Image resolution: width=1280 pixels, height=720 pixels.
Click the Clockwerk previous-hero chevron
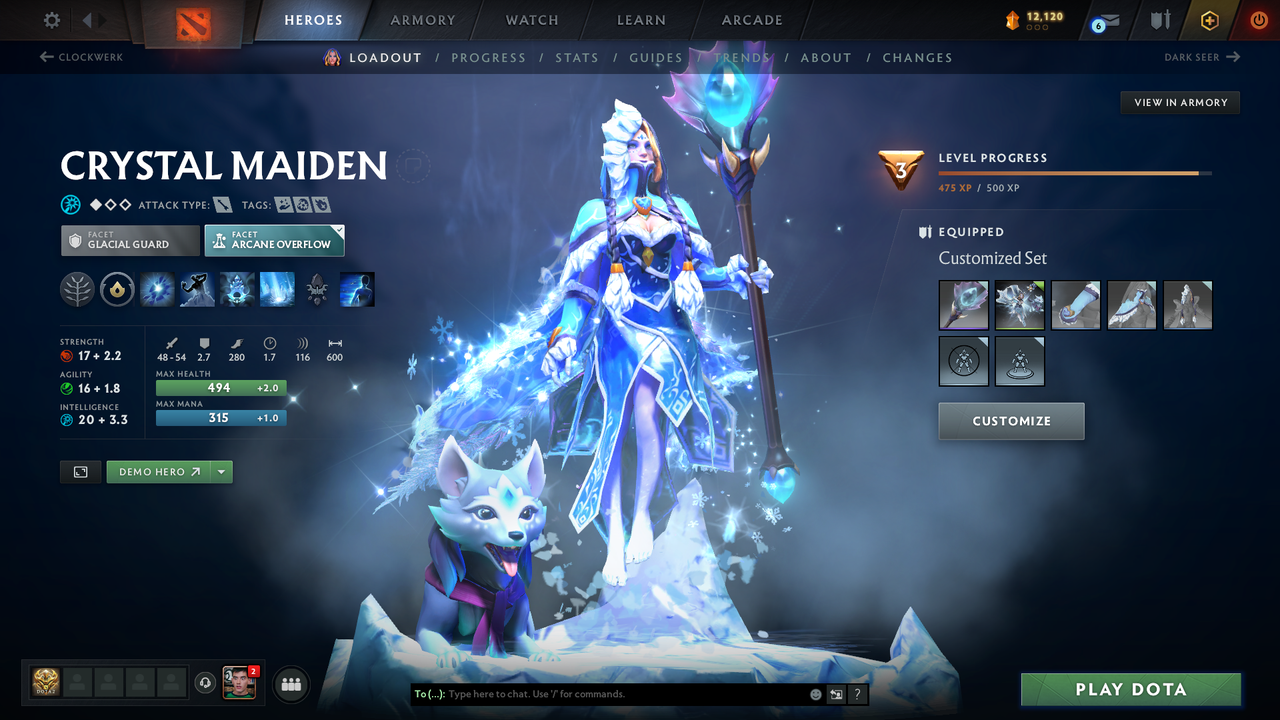pyautogui.click(x=47, y=57)
